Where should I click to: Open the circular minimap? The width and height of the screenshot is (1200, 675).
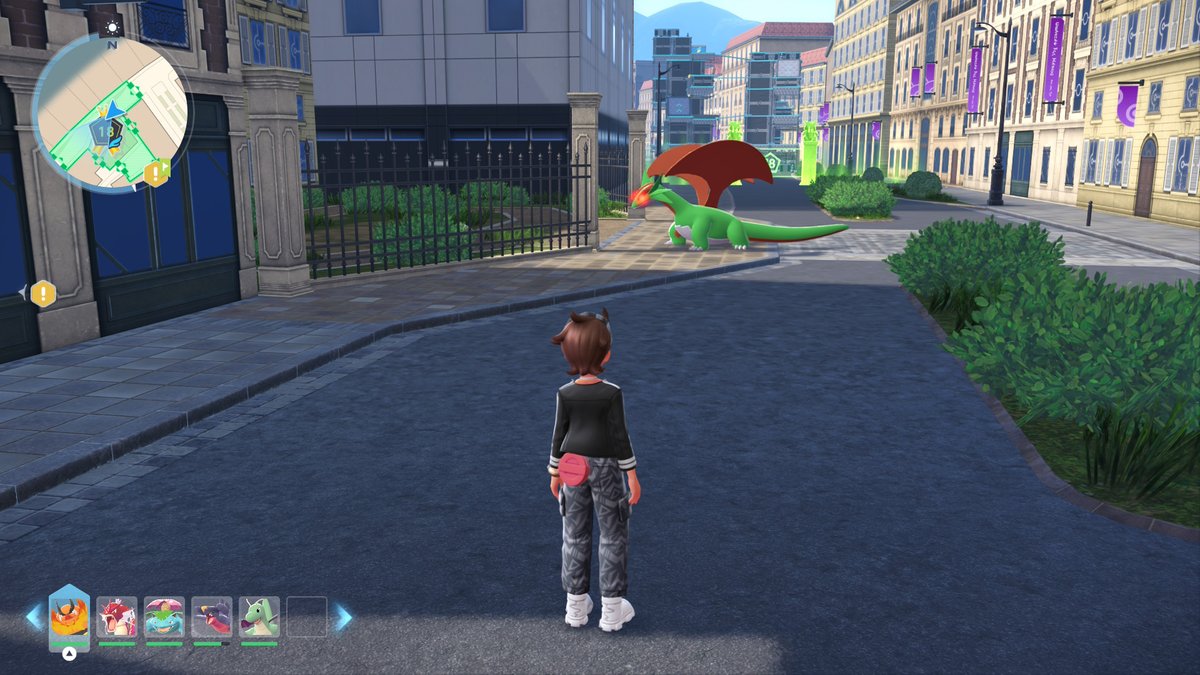(110, 112)
